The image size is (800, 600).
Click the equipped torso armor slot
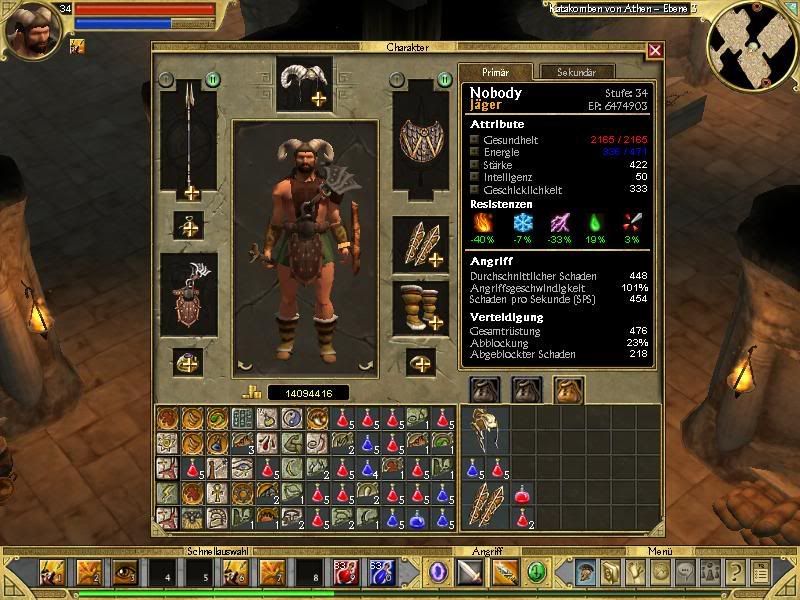click(188, 293)
